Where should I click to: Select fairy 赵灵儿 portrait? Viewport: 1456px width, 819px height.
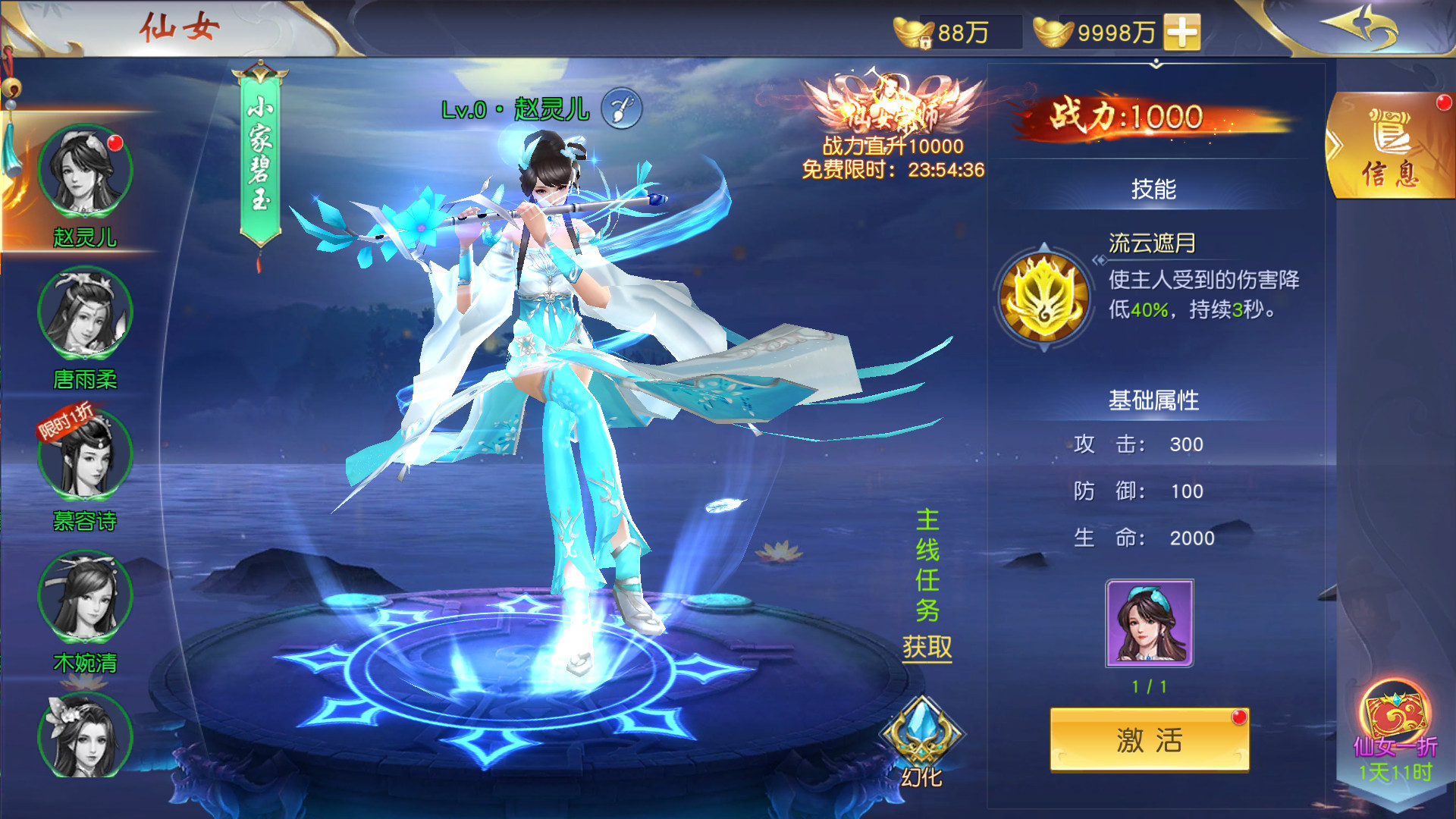pos(85,172)
